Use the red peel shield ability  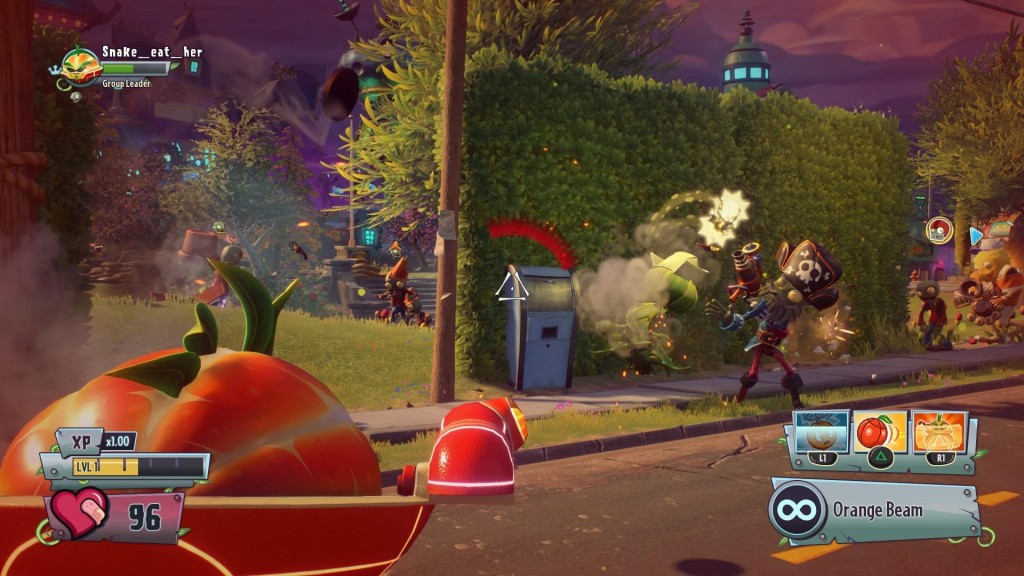point(880,432)
